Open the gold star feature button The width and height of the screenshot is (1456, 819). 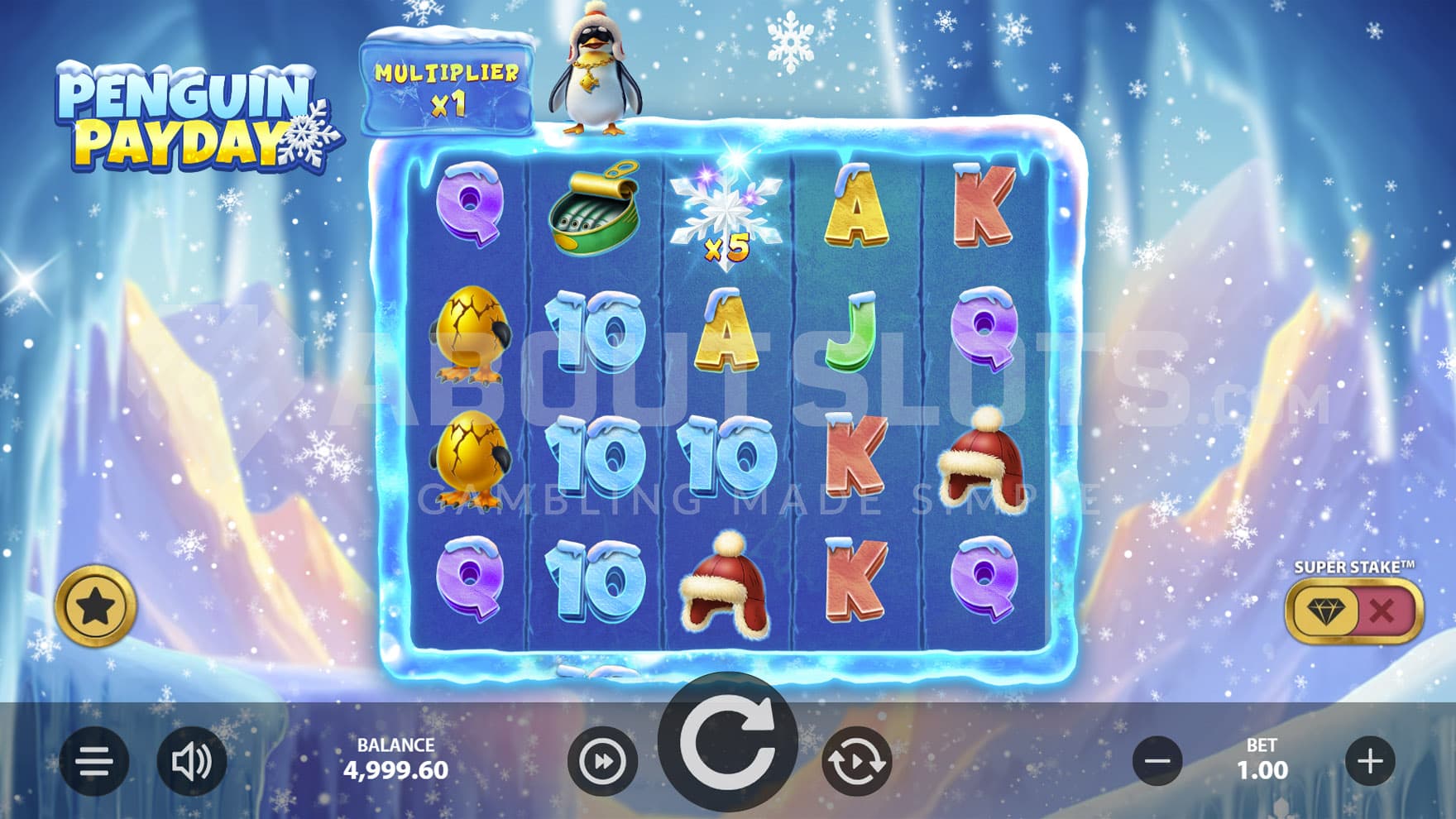point(96,607)
